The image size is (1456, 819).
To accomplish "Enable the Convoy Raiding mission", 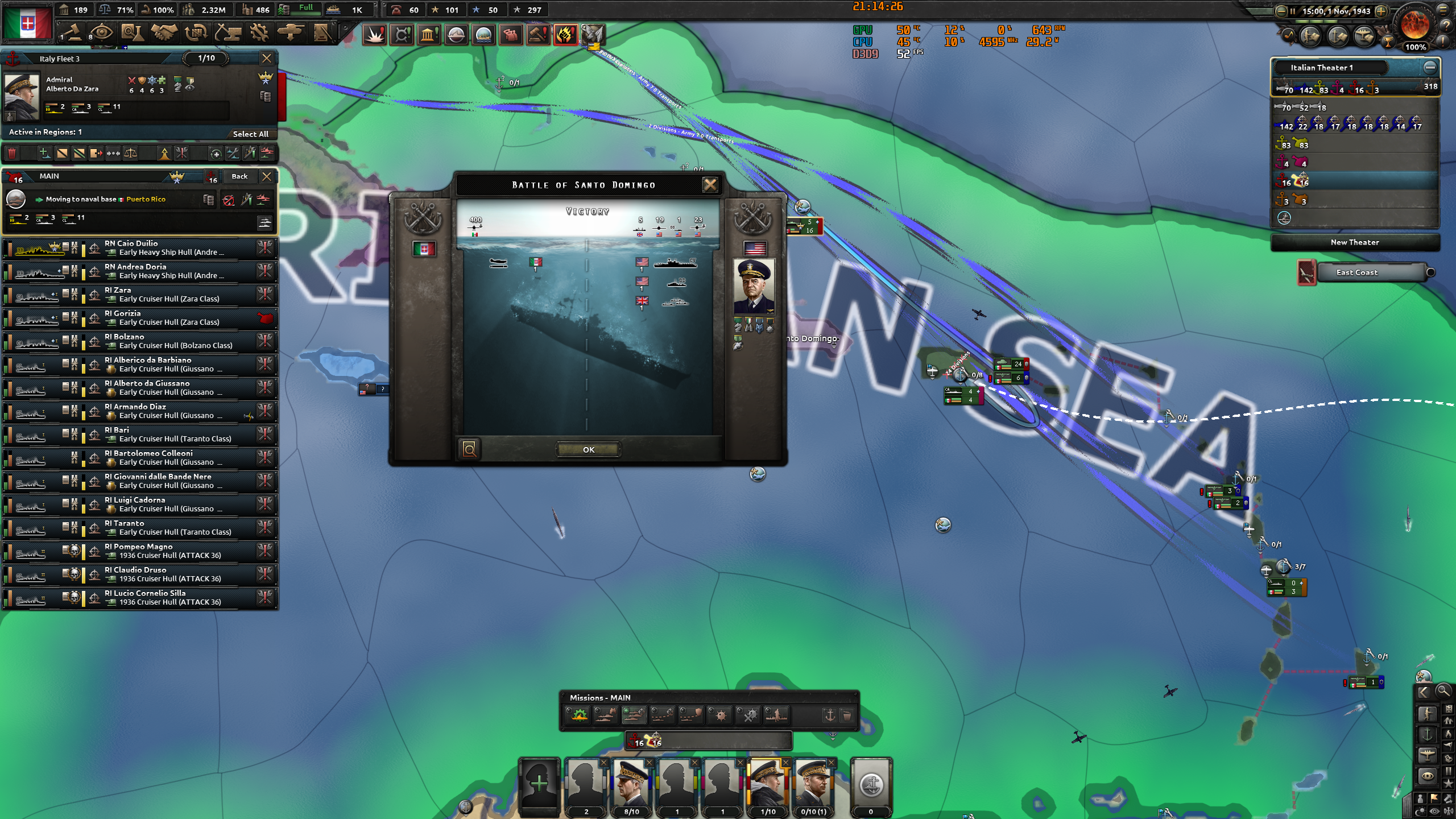I will coord(663,715).
